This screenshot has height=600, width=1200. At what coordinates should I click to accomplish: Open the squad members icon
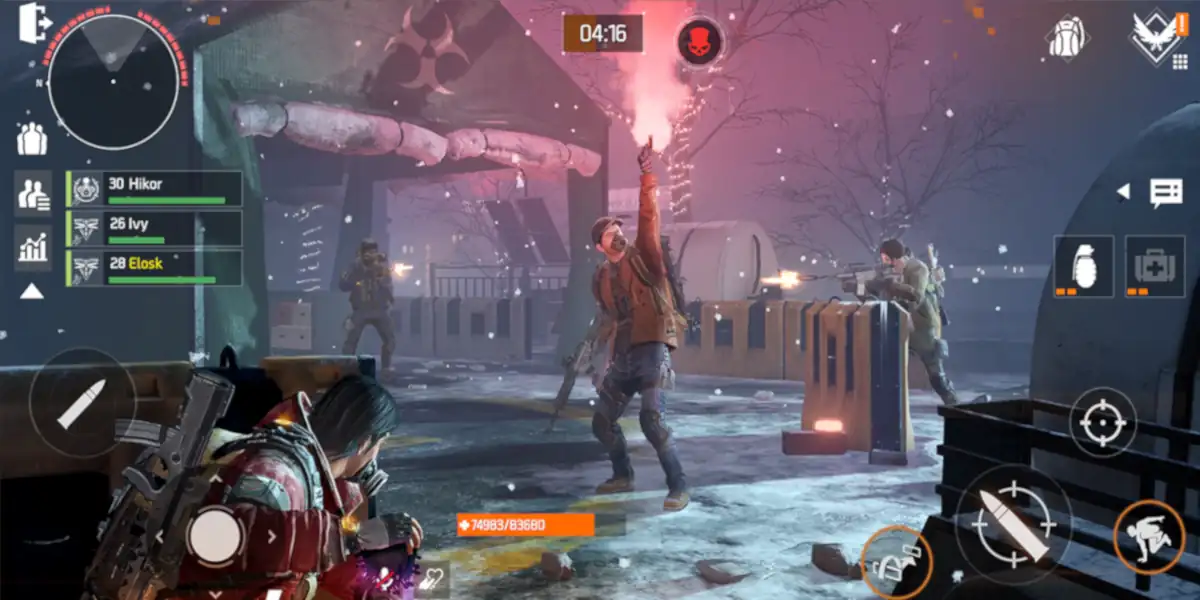coord(33,193)
